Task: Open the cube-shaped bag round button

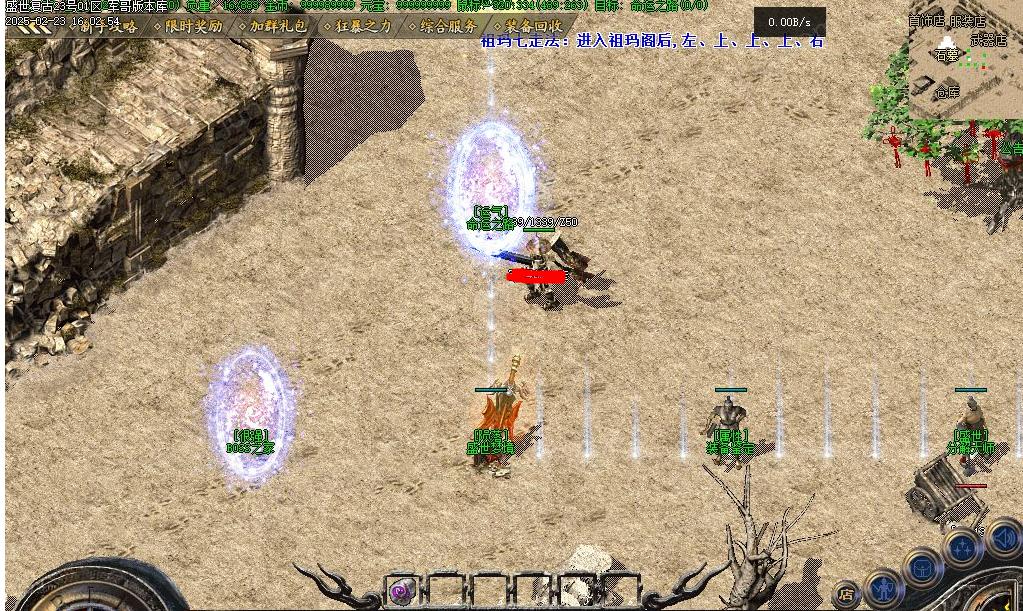Action: click(x=922, y=567)
